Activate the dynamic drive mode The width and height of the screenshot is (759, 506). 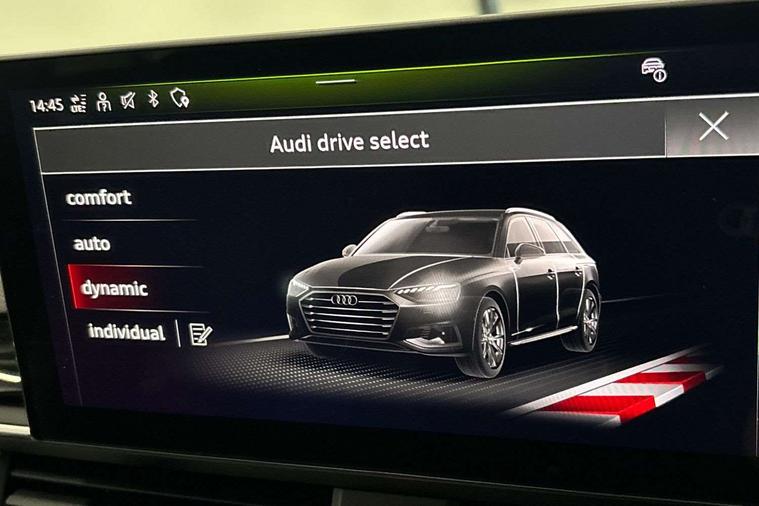(114, 289)
